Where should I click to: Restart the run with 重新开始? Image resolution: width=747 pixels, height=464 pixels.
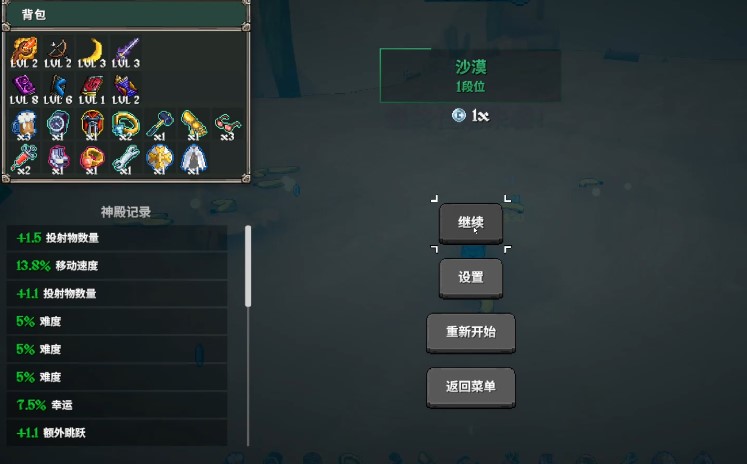click(471, 332)
